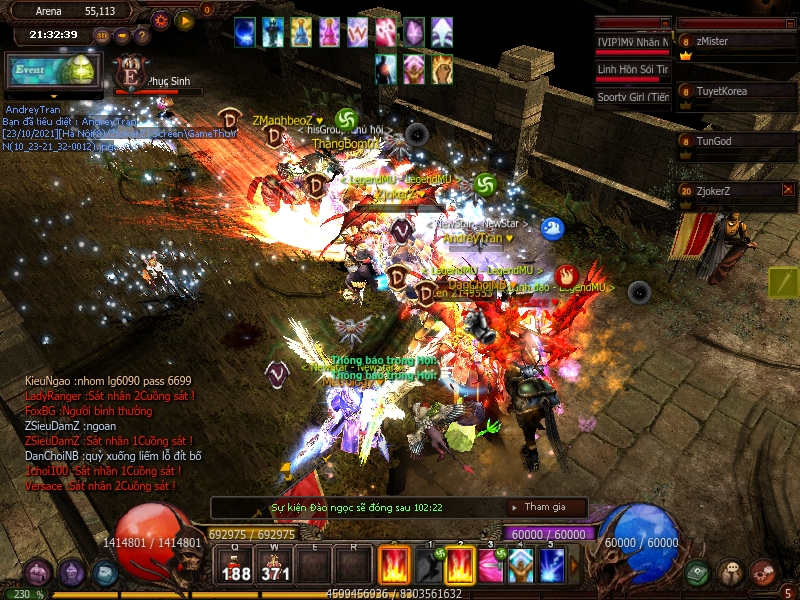Use the W potion slot with 371
The width and height of the screenshot is (800, 600).
pos(275,566)
